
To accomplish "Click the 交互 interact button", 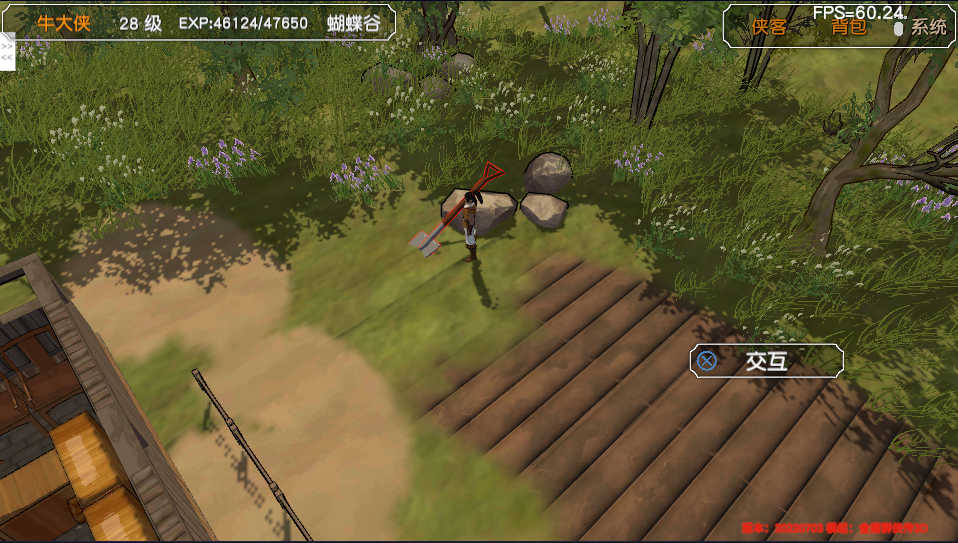I will (x=766, y=361).
